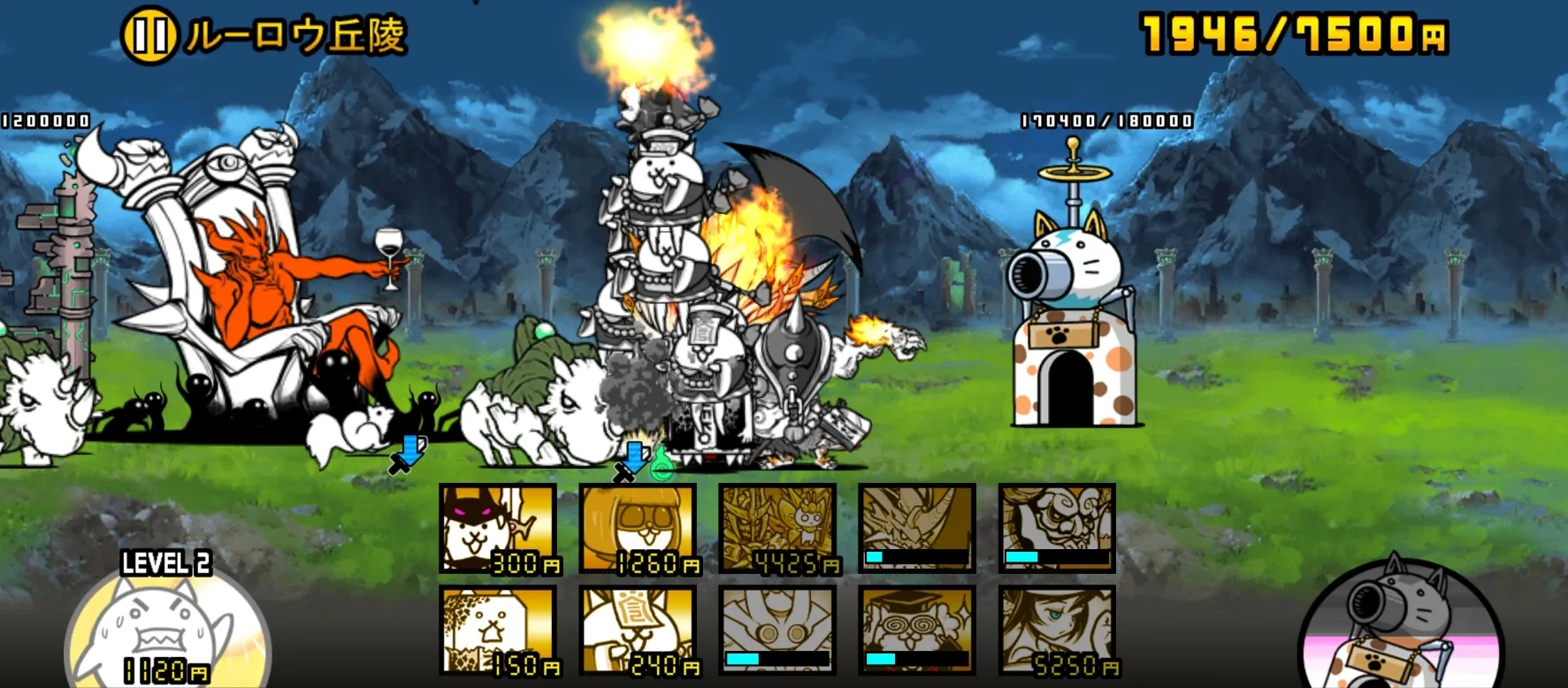Image resolution: width=1568 pixels, height=688 pixels.
Task: Select the 4425 yen golden warrior unit
Action: point(778,529)
